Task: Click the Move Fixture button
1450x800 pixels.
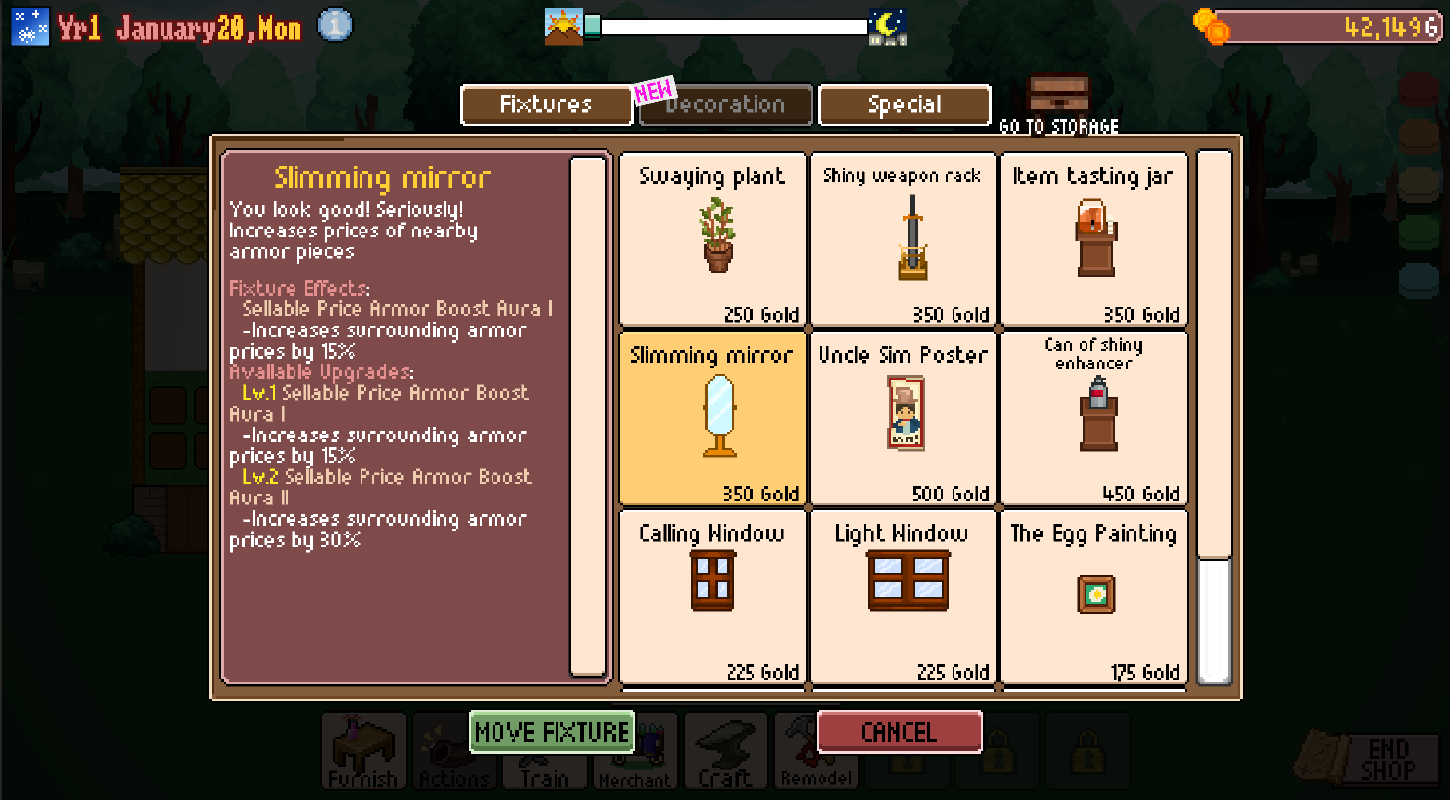Action: (x=552, y=732)
